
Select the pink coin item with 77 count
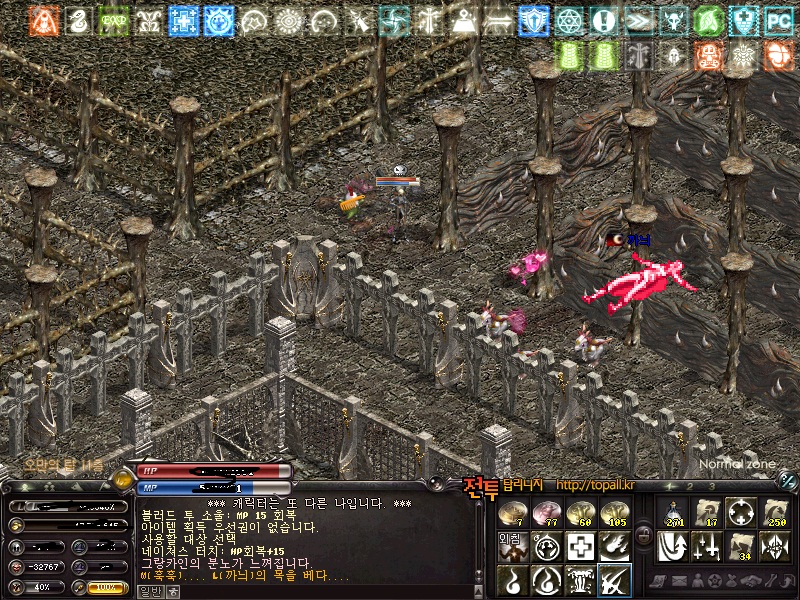pyautogui.click(x=546, y=513)
